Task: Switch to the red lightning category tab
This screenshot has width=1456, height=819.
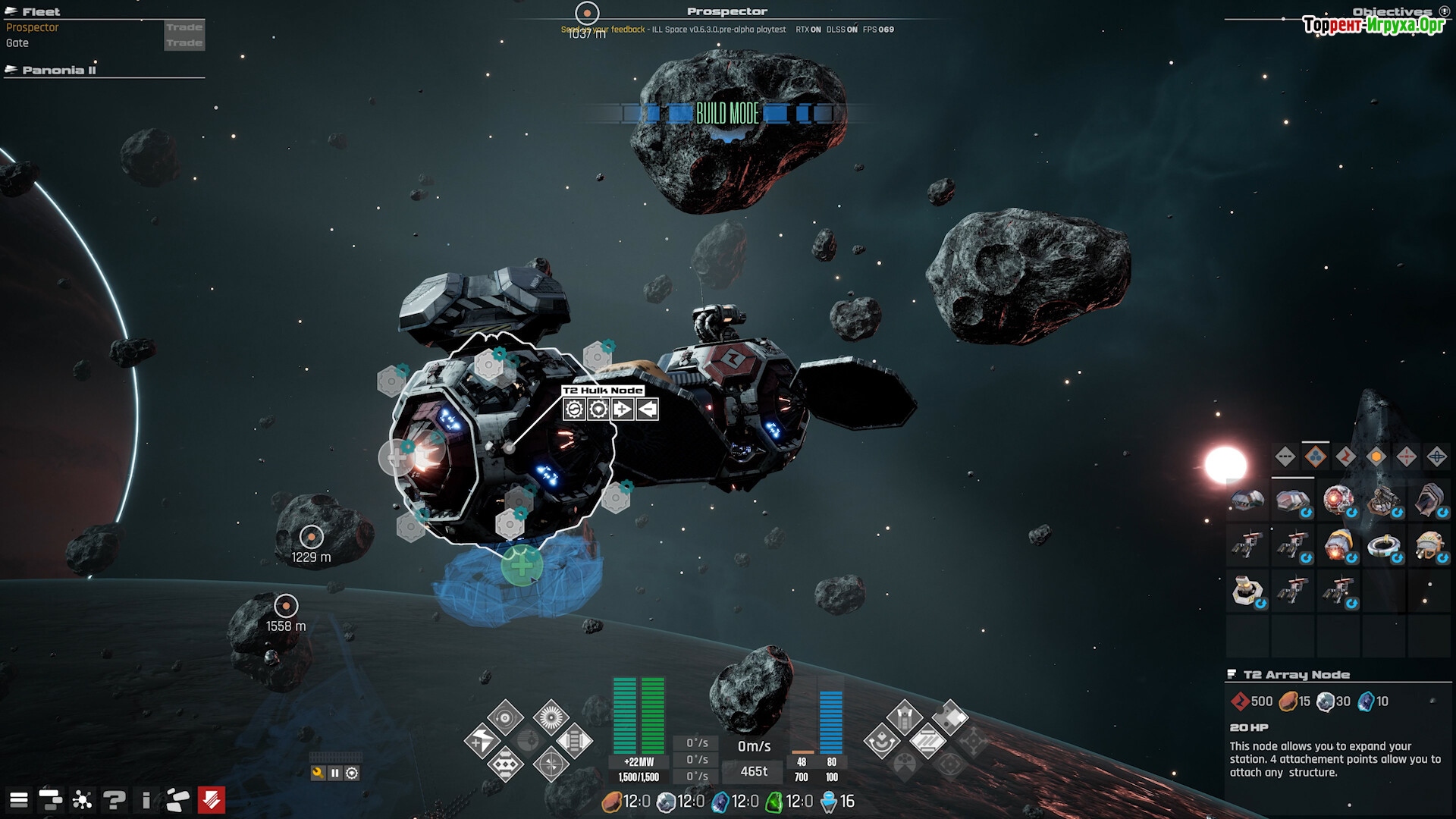Action: (1345, 457)
